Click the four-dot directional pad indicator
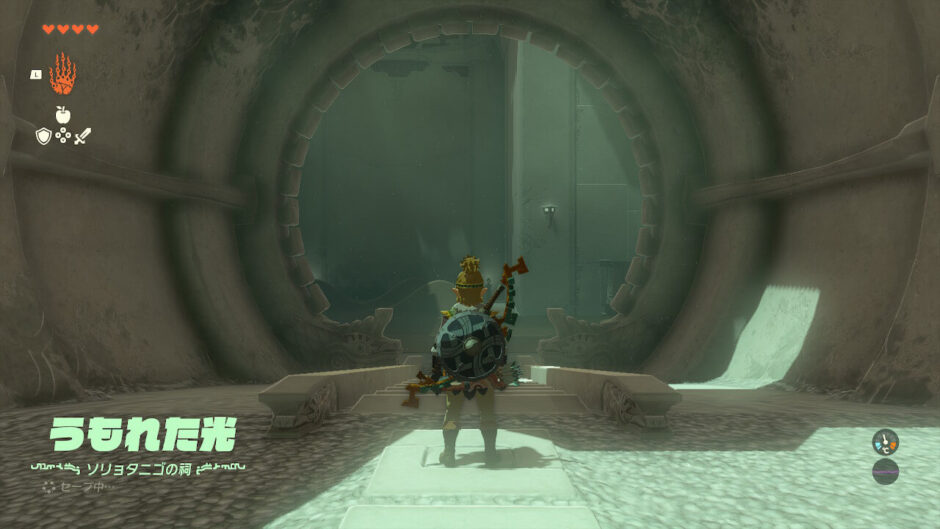 [62, 135]
